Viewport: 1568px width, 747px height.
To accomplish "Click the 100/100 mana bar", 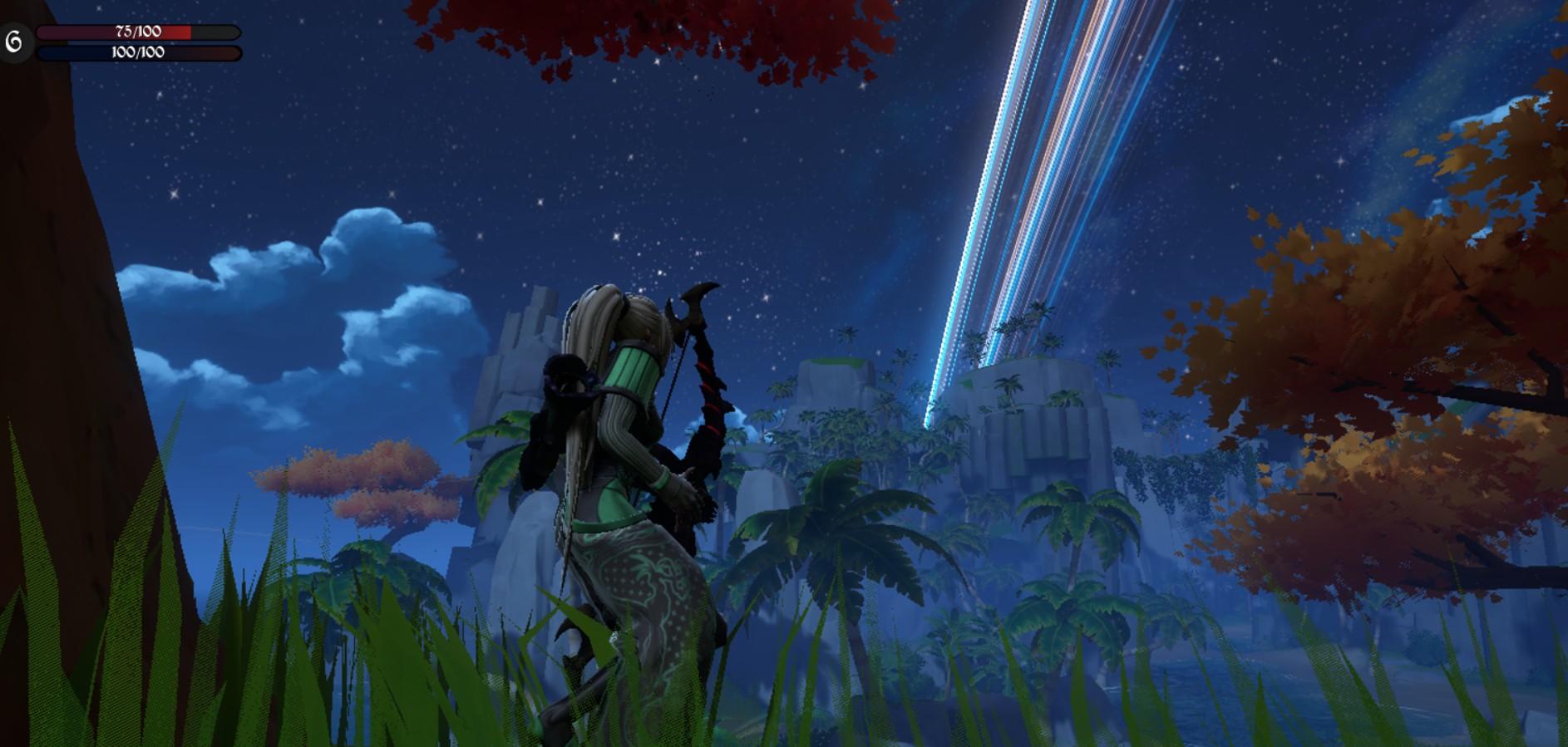I will pos(137,52).
